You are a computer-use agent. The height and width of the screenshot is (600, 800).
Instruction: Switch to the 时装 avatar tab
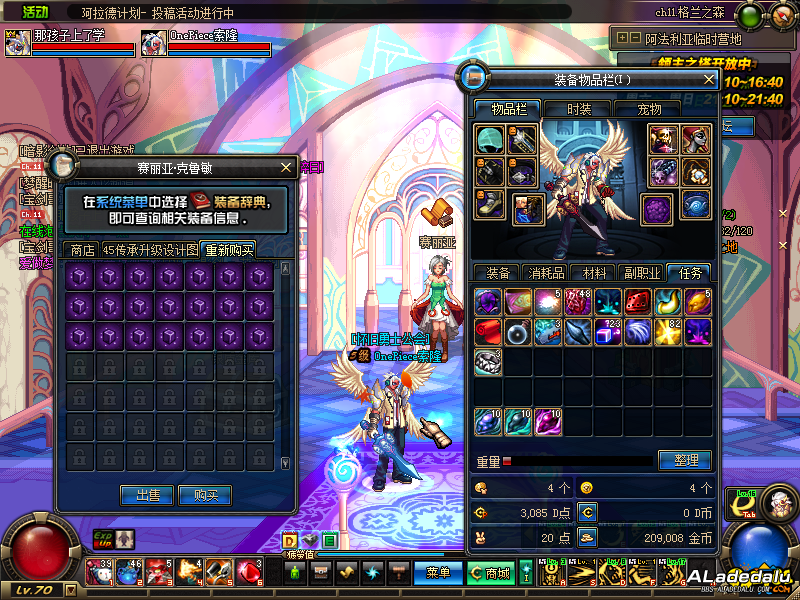[x=579, y=109]
